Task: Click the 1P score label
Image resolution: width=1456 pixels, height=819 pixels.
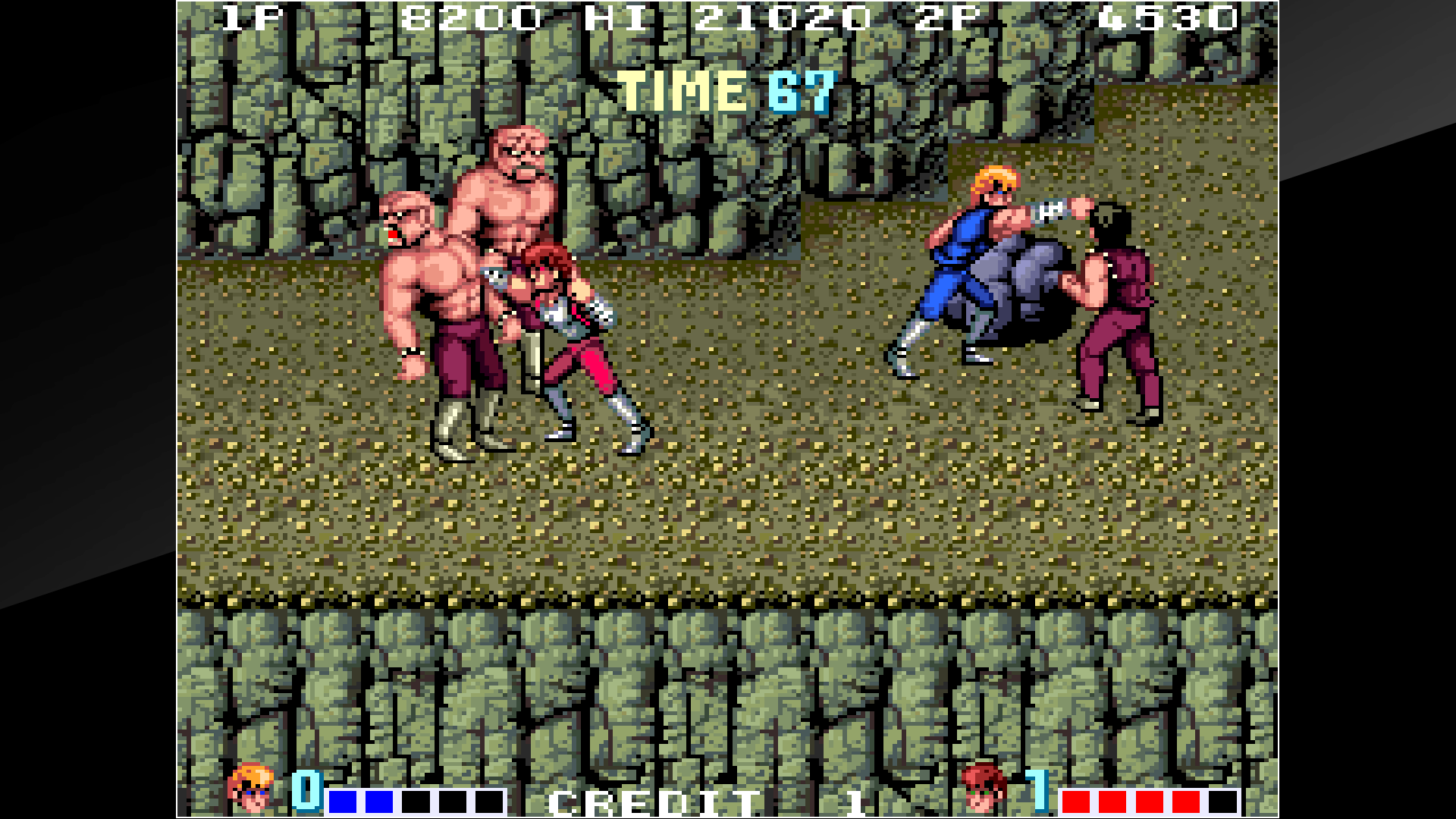Action: coord(250,17)
